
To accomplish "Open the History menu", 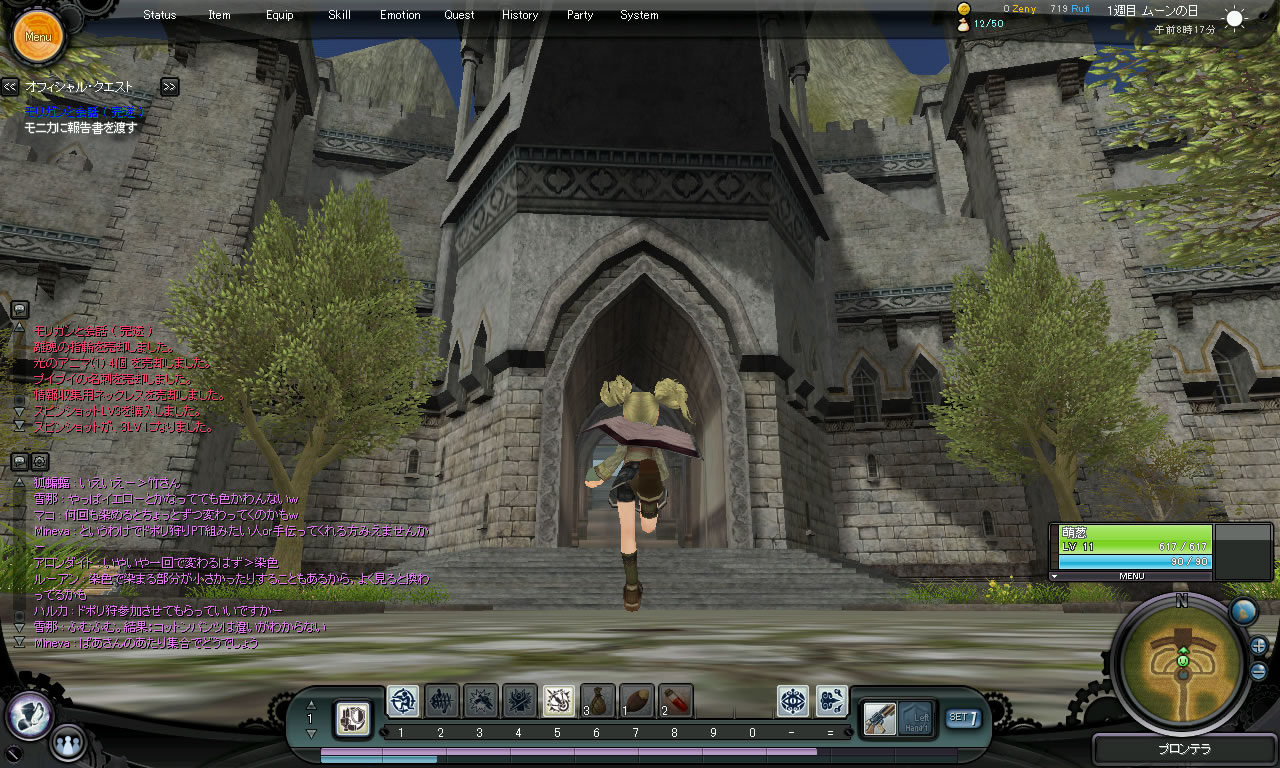I will coord(520,15).
